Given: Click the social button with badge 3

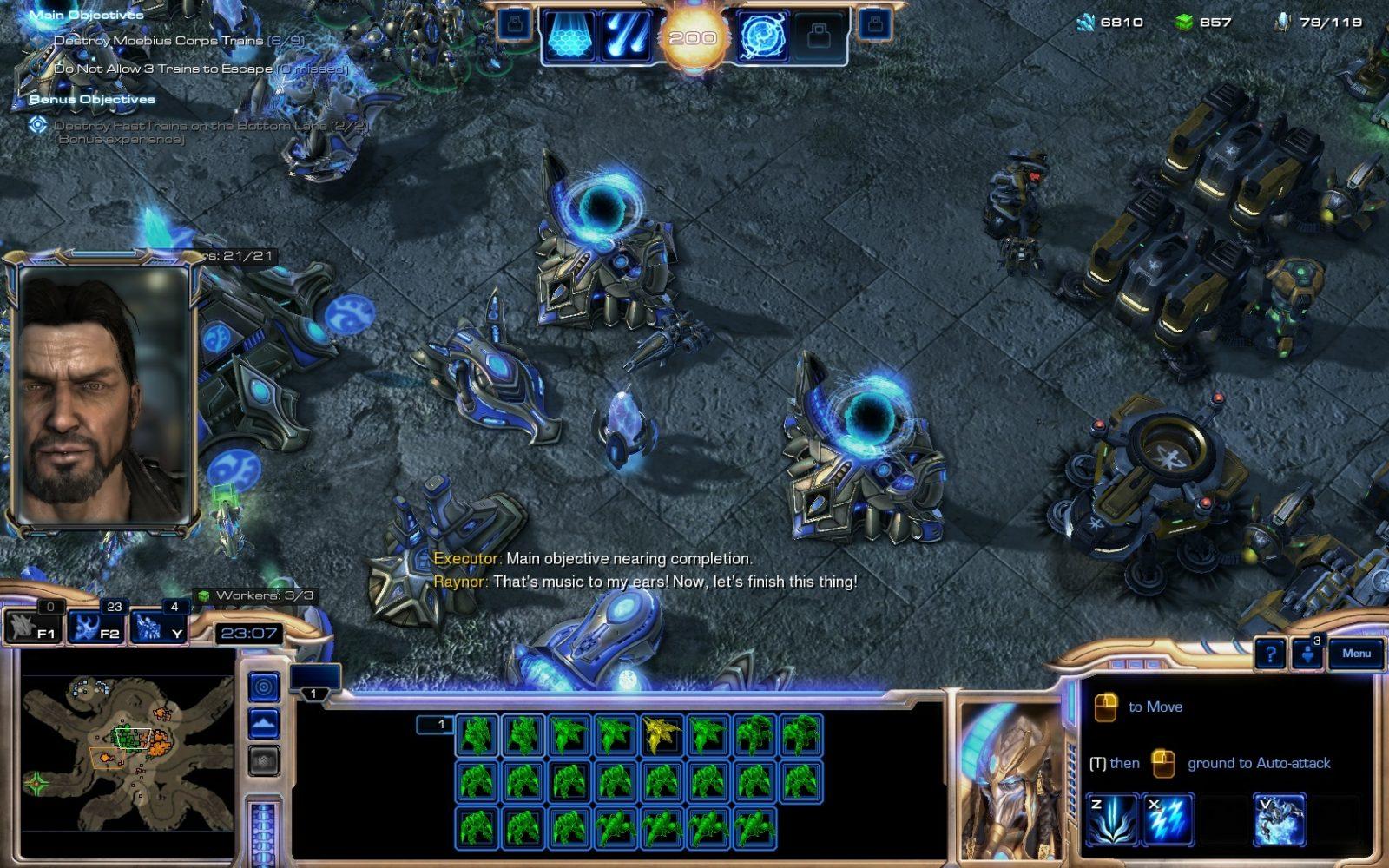Looking at the screenshot, I should pos(1308,654).
